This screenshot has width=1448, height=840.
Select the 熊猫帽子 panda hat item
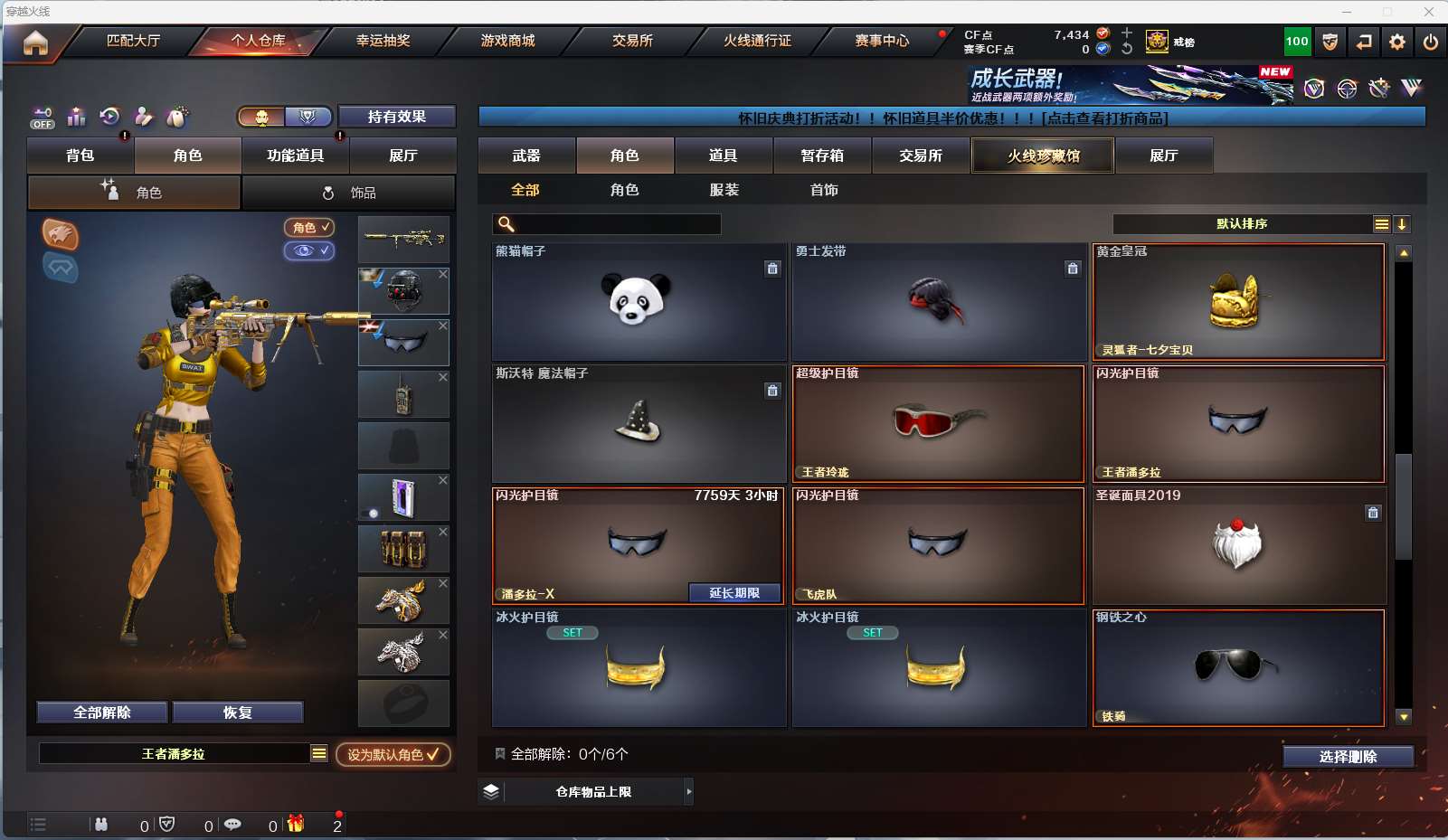click(x=638, y=301)
